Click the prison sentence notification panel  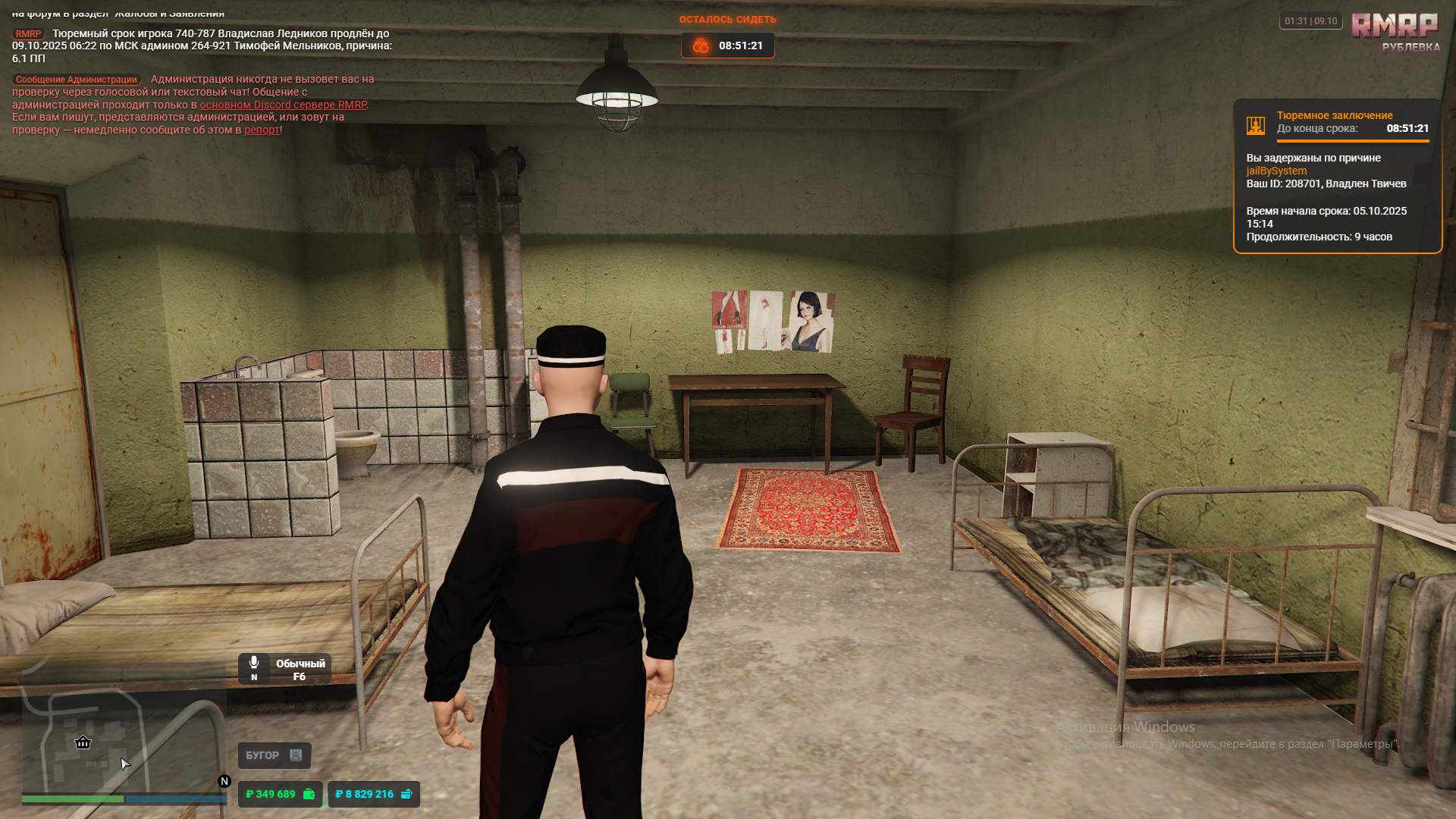1337,176
